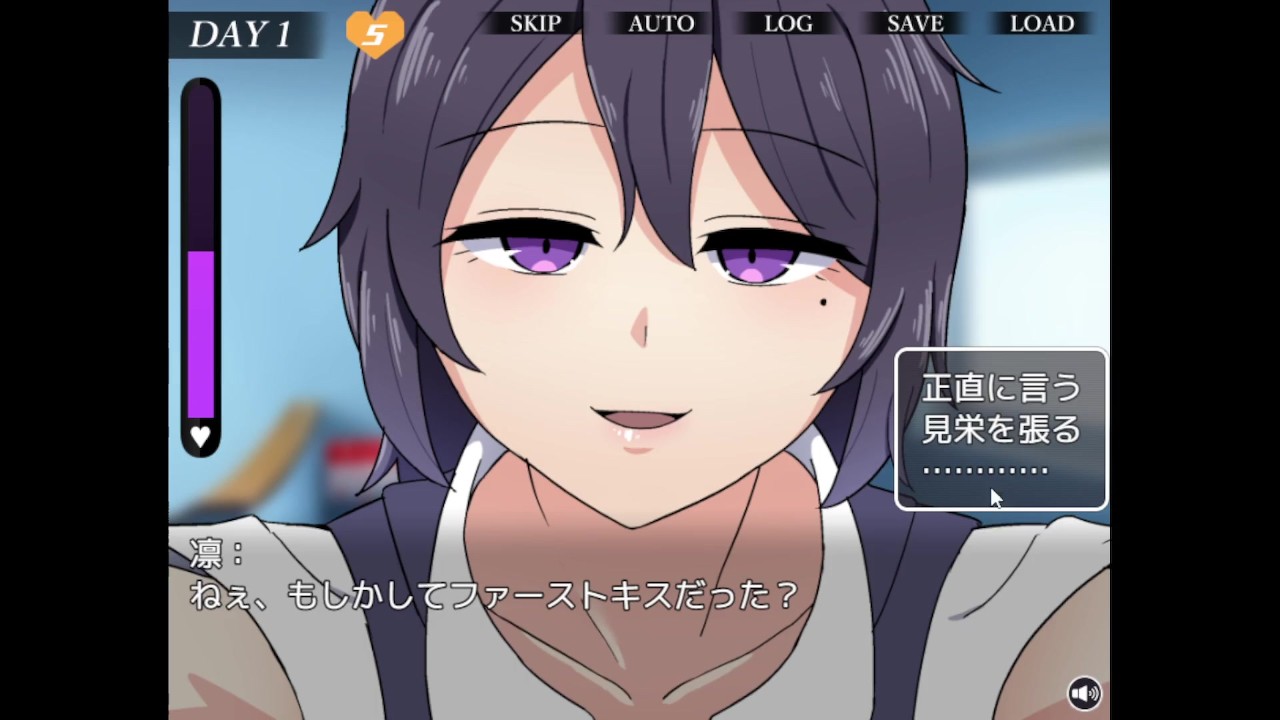Click the SKIP button

point(535,24)
